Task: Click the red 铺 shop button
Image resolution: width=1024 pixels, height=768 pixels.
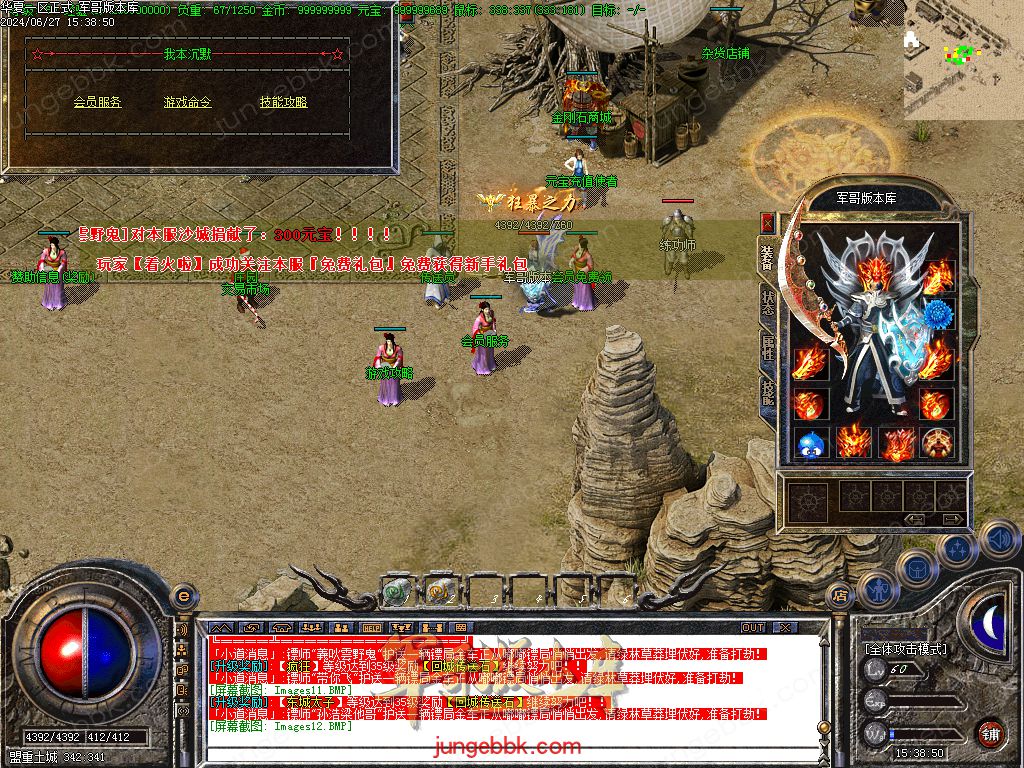Action: click(x=990, y=733)
